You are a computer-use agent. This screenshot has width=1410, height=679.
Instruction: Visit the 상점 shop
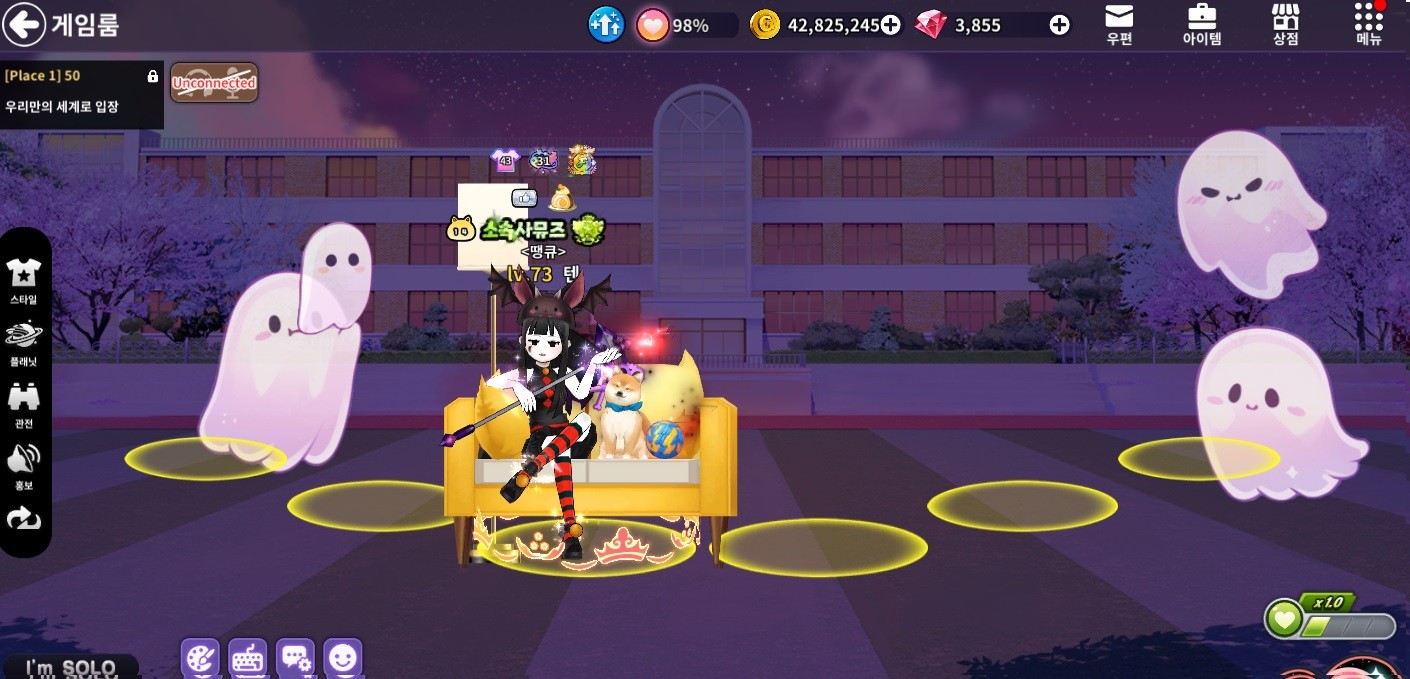(x=1285, y=25)
